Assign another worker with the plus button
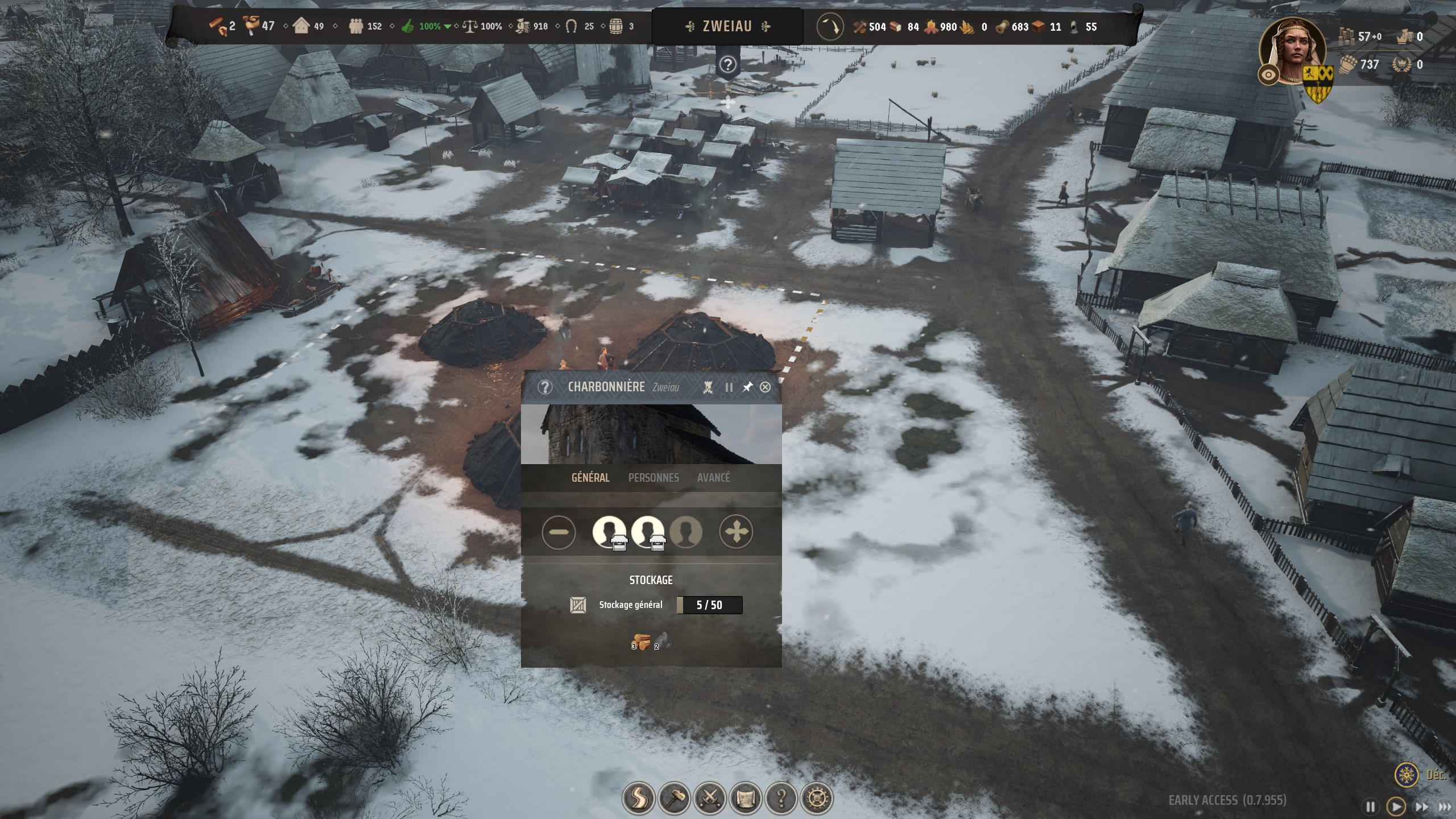This screenshot has height=819, width=1456. [736, 532]
